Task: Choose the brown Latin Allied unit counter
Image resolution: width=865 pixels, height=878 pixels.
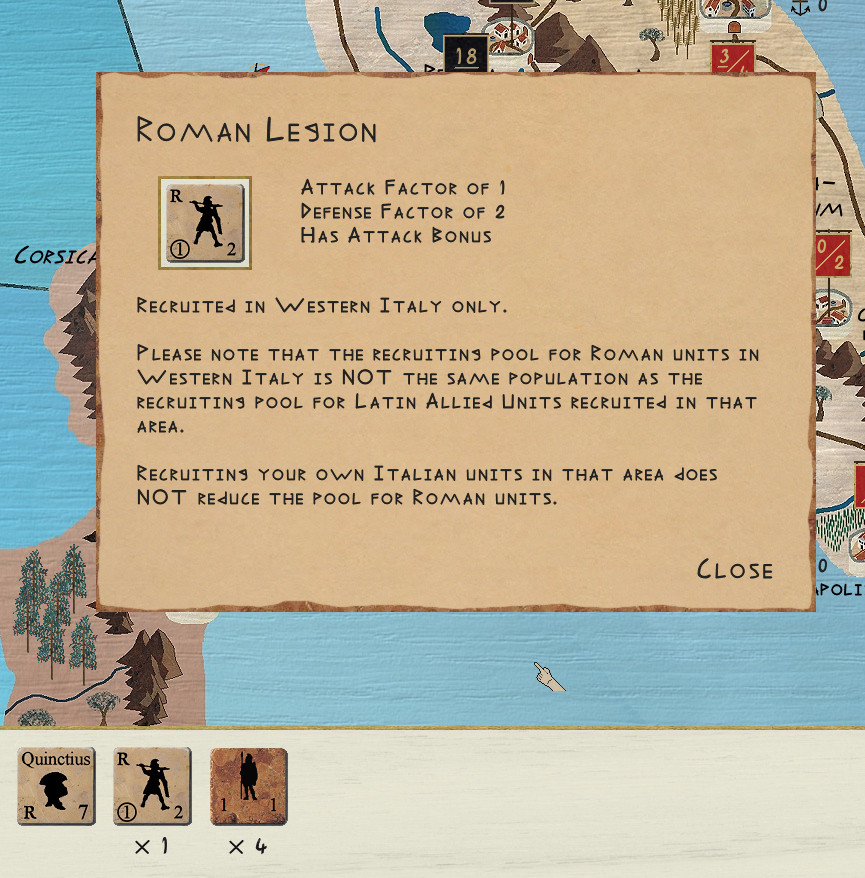Action: 248,786
